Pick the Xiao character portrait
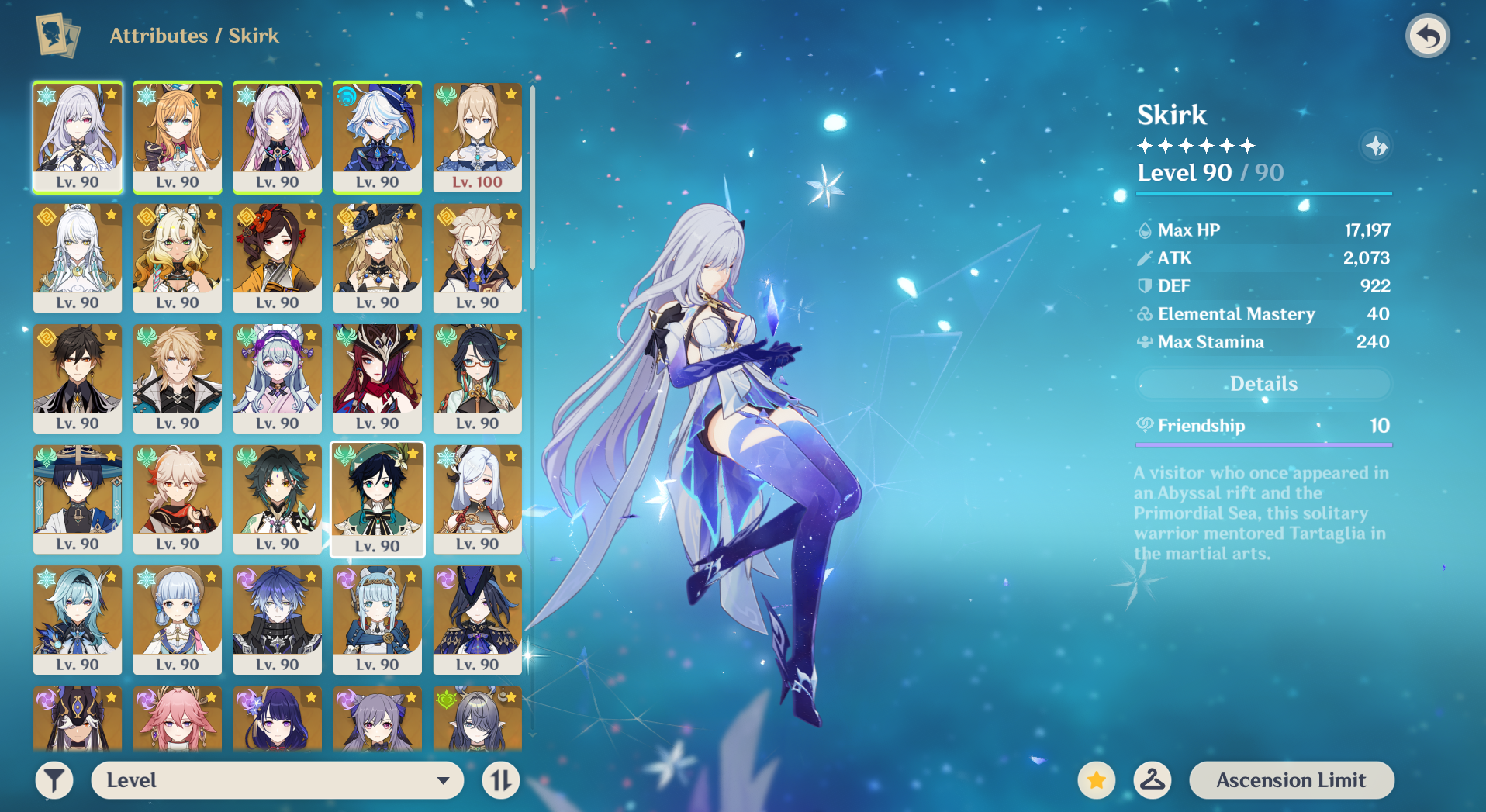This screenshot has height=812, width=1486. tap(278, 499)
